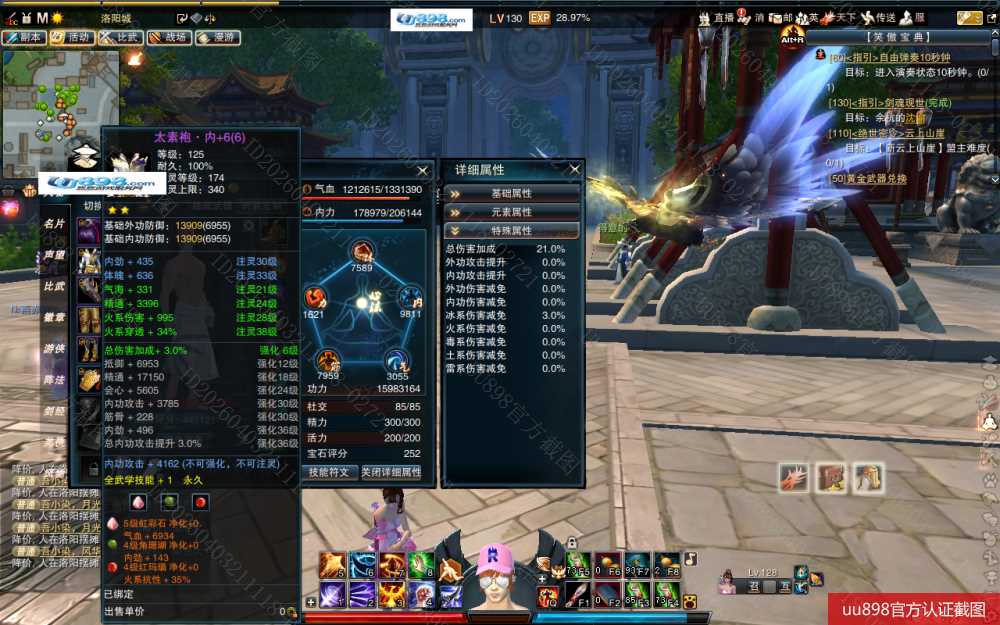Close the detailed attributes panel

click(x=574, y=170)
